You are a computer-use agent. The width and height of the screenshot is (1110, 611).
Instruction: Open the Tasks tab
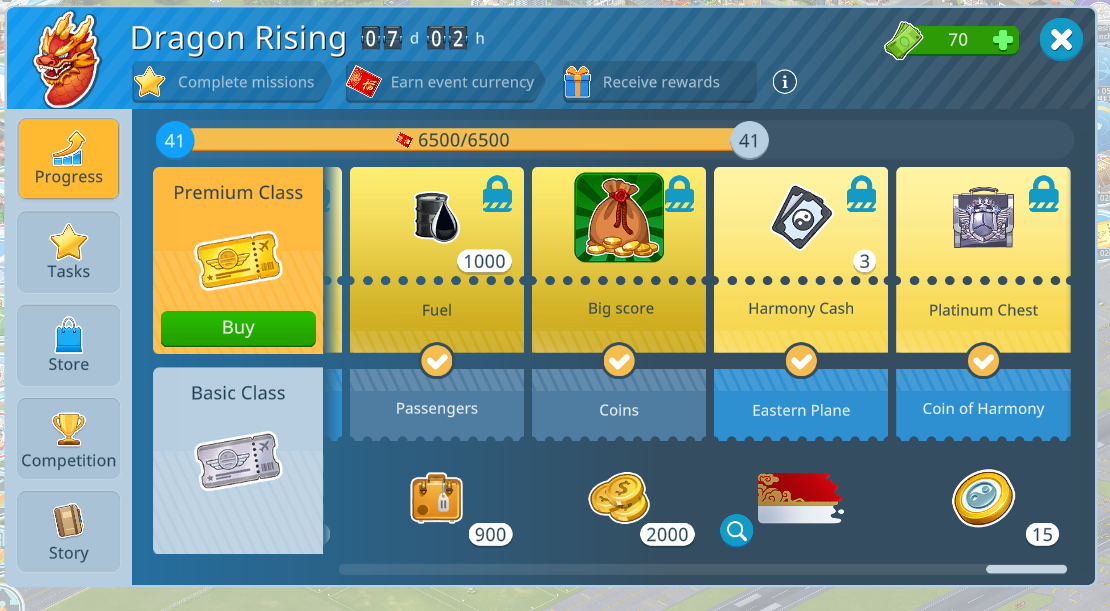pyautogui.click(x=68, y=252)
